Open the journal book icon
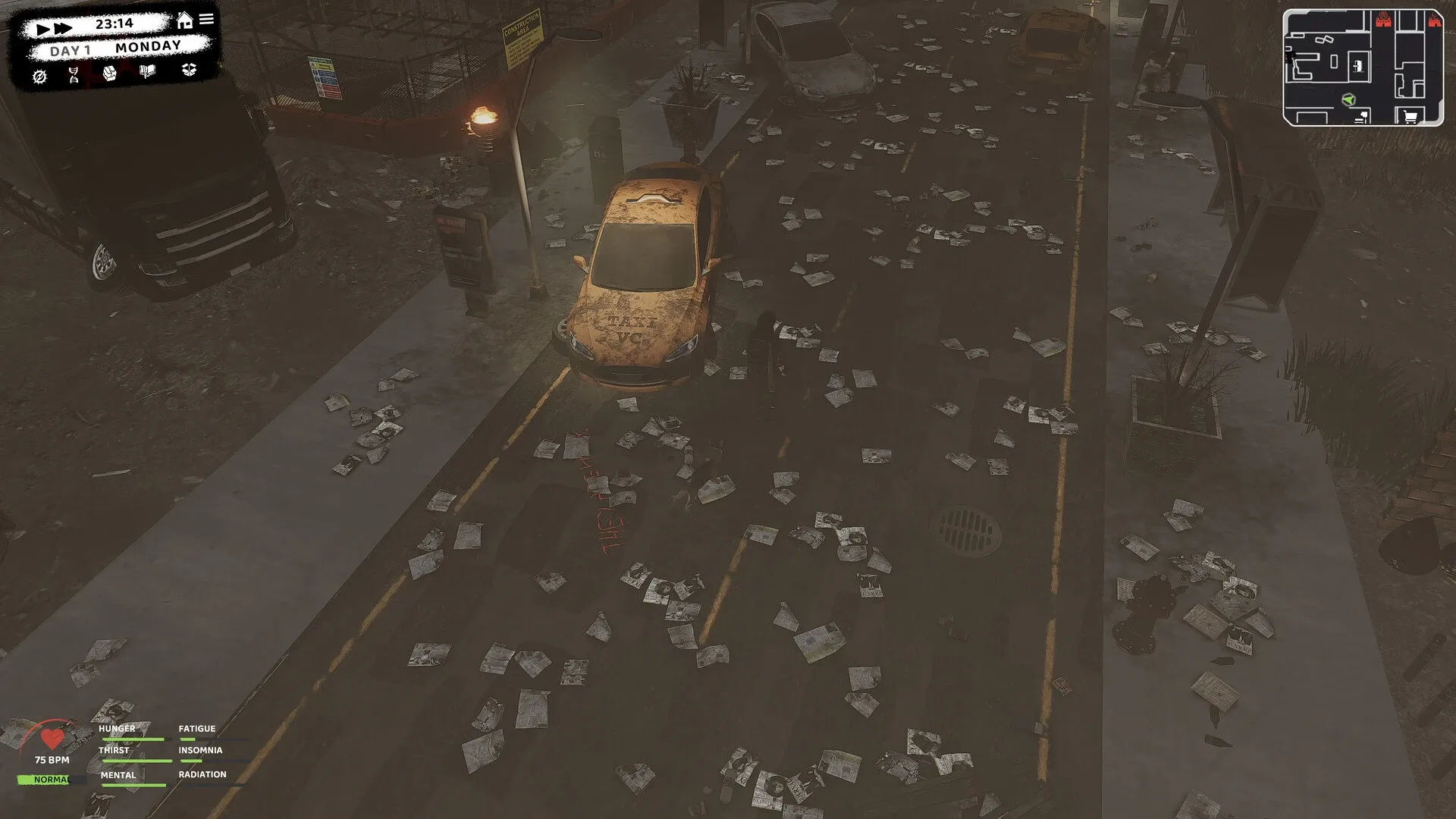This screenshot has height=819, width=1456. click(x=147, y=71)
